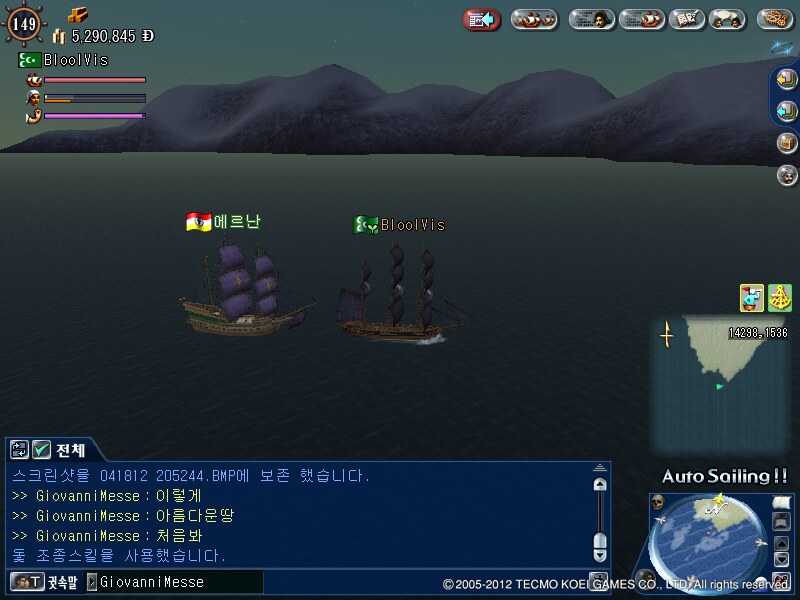
Task: Activate the sextant surveying skill icon
Action: (x=780, y=297)
